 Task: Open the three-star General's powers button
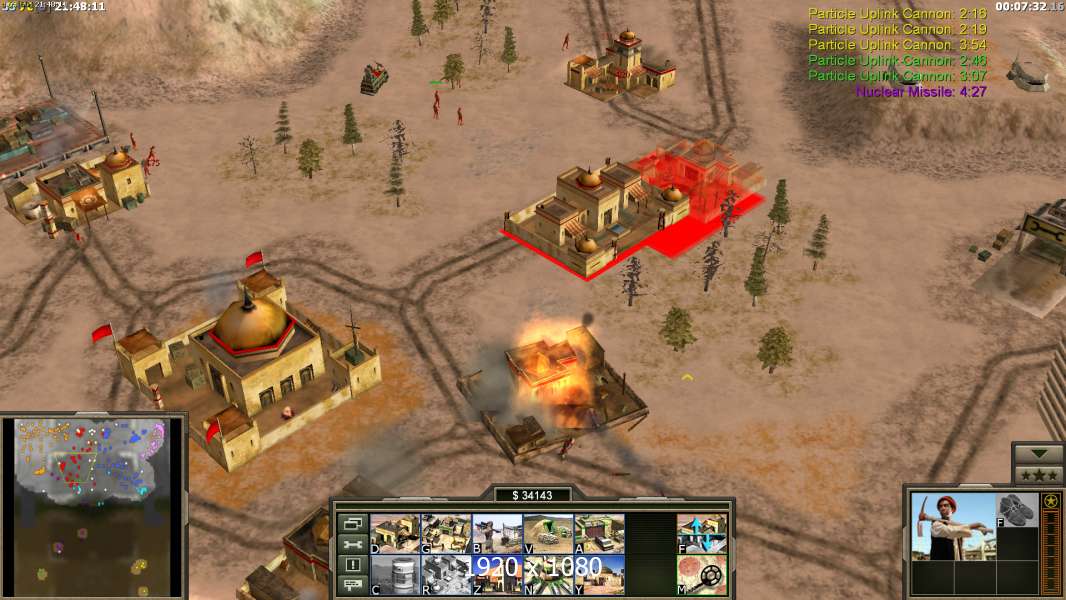(x=1038, y=475)
